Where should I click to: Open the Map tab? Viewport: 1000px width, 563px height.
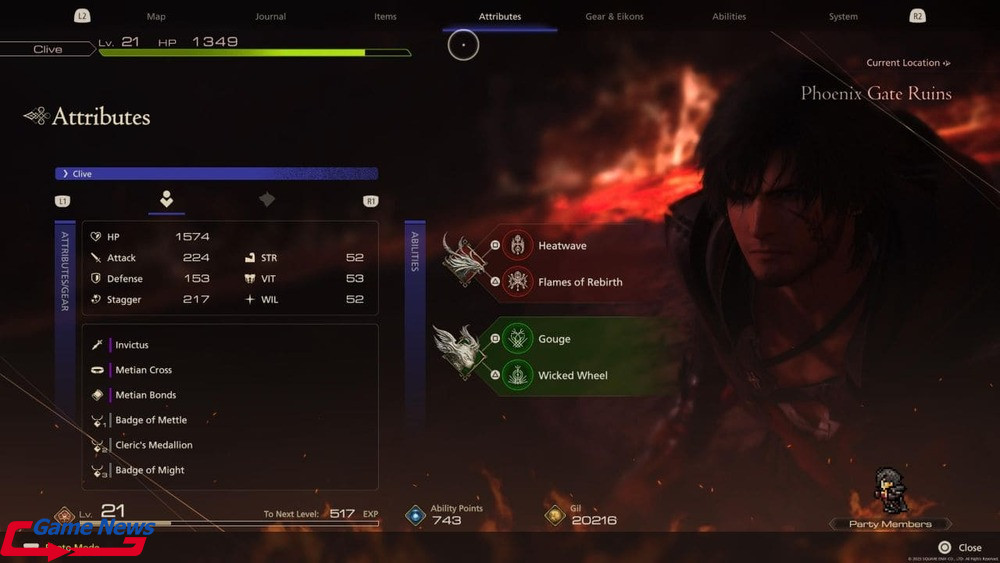pos(156,17)
